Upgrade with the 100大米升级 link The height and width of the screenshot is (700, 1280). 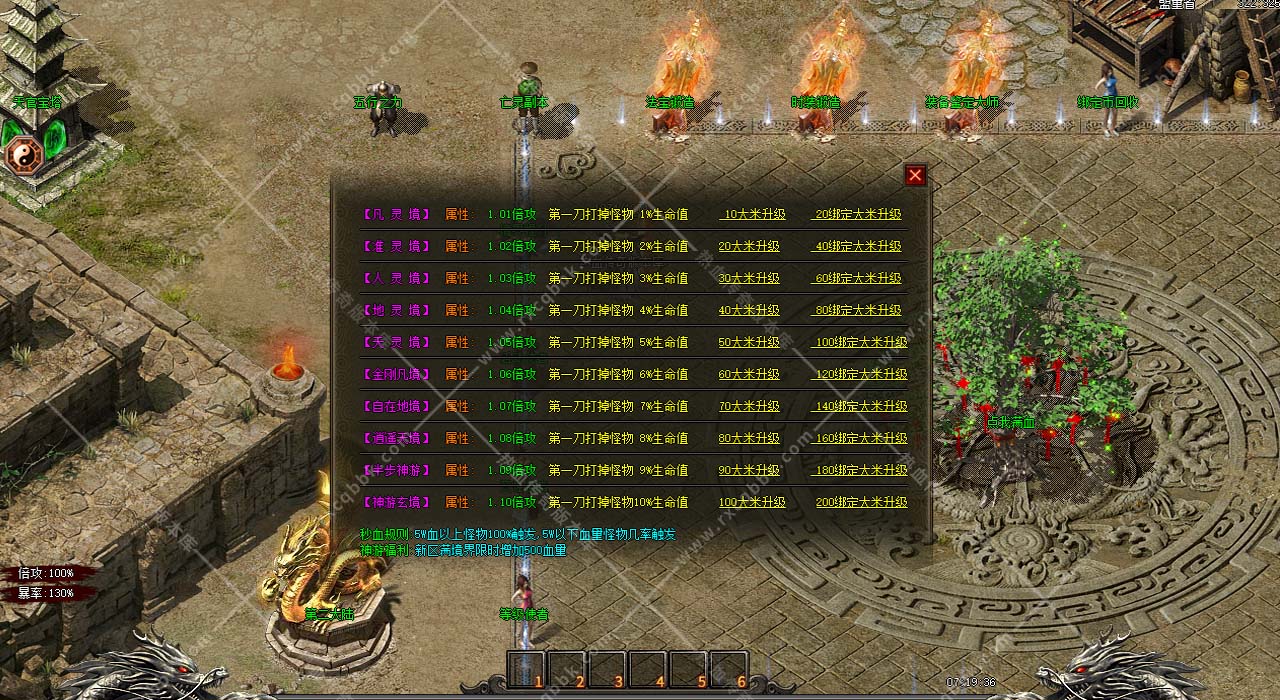tap(749, 502)
